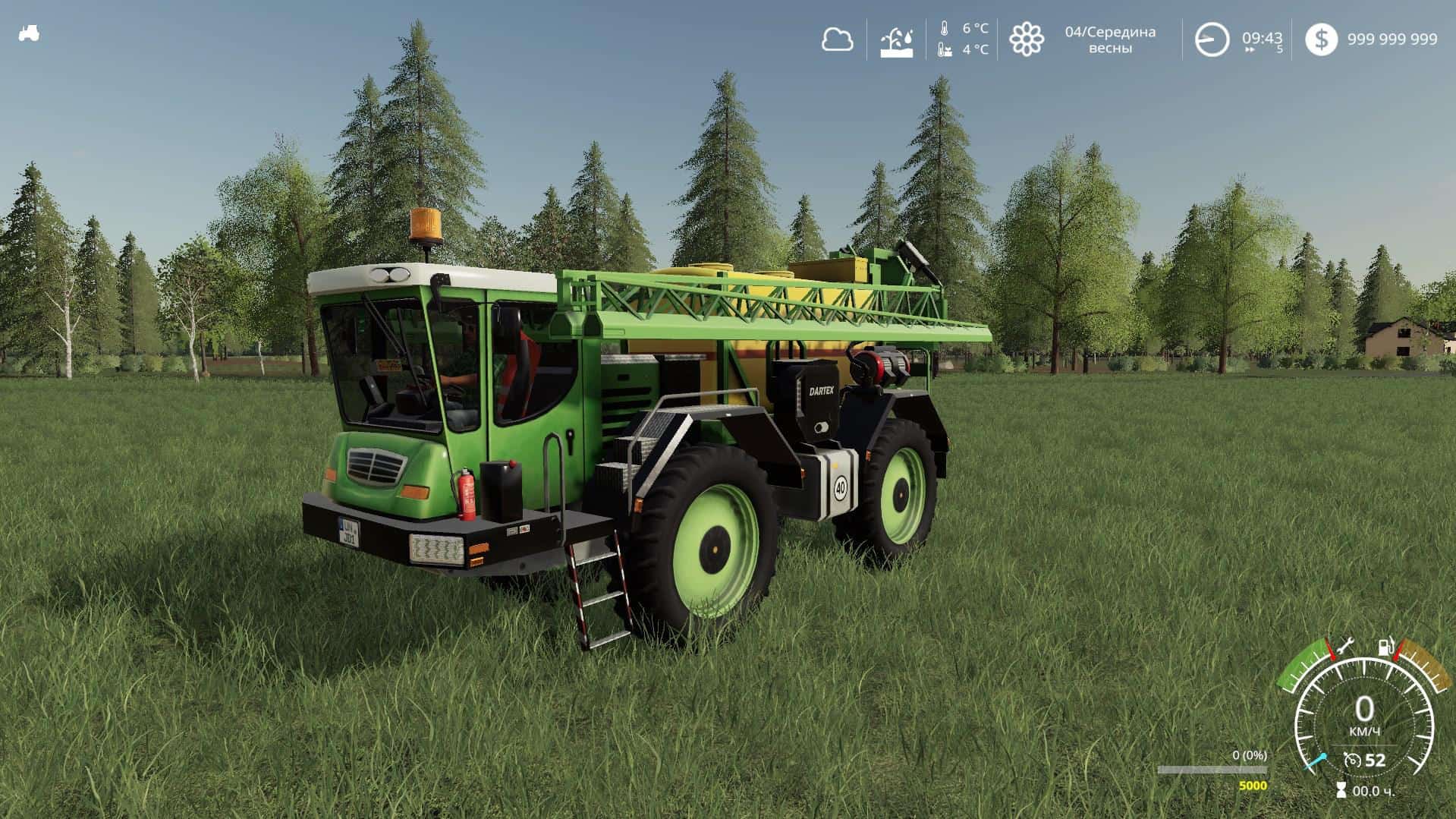Click the tractor icon in the corner
The image size is (1456, 819).
coord(29,33)
